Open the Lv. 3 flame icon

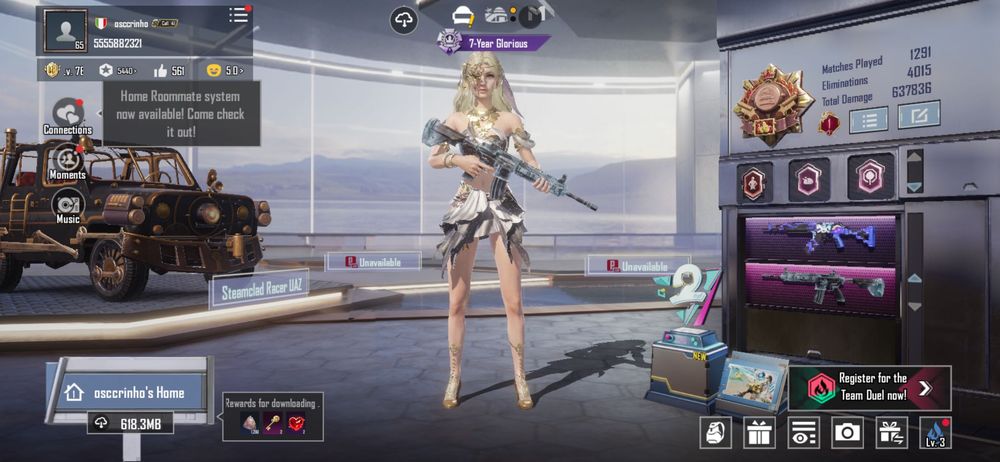(935, 432)
